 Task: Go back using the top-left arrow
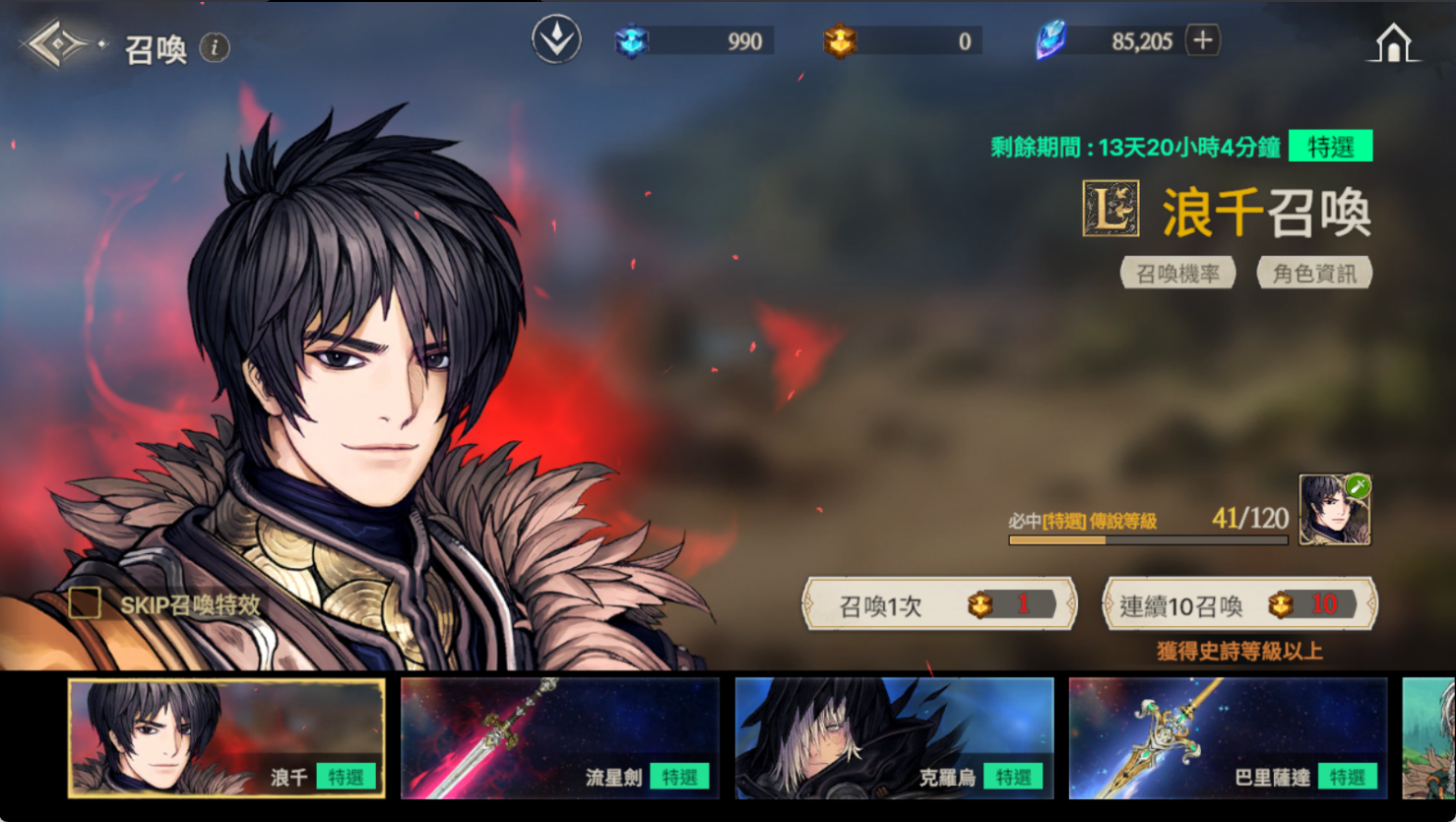coord(57,45)
